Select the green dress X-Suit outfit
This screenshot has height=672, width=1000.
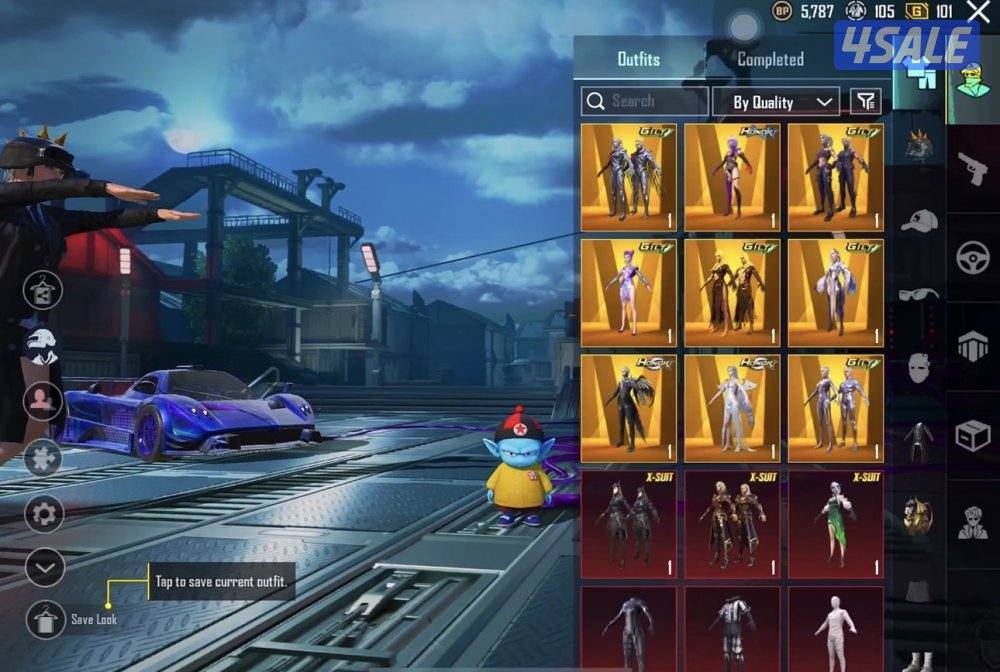point(836,523)
